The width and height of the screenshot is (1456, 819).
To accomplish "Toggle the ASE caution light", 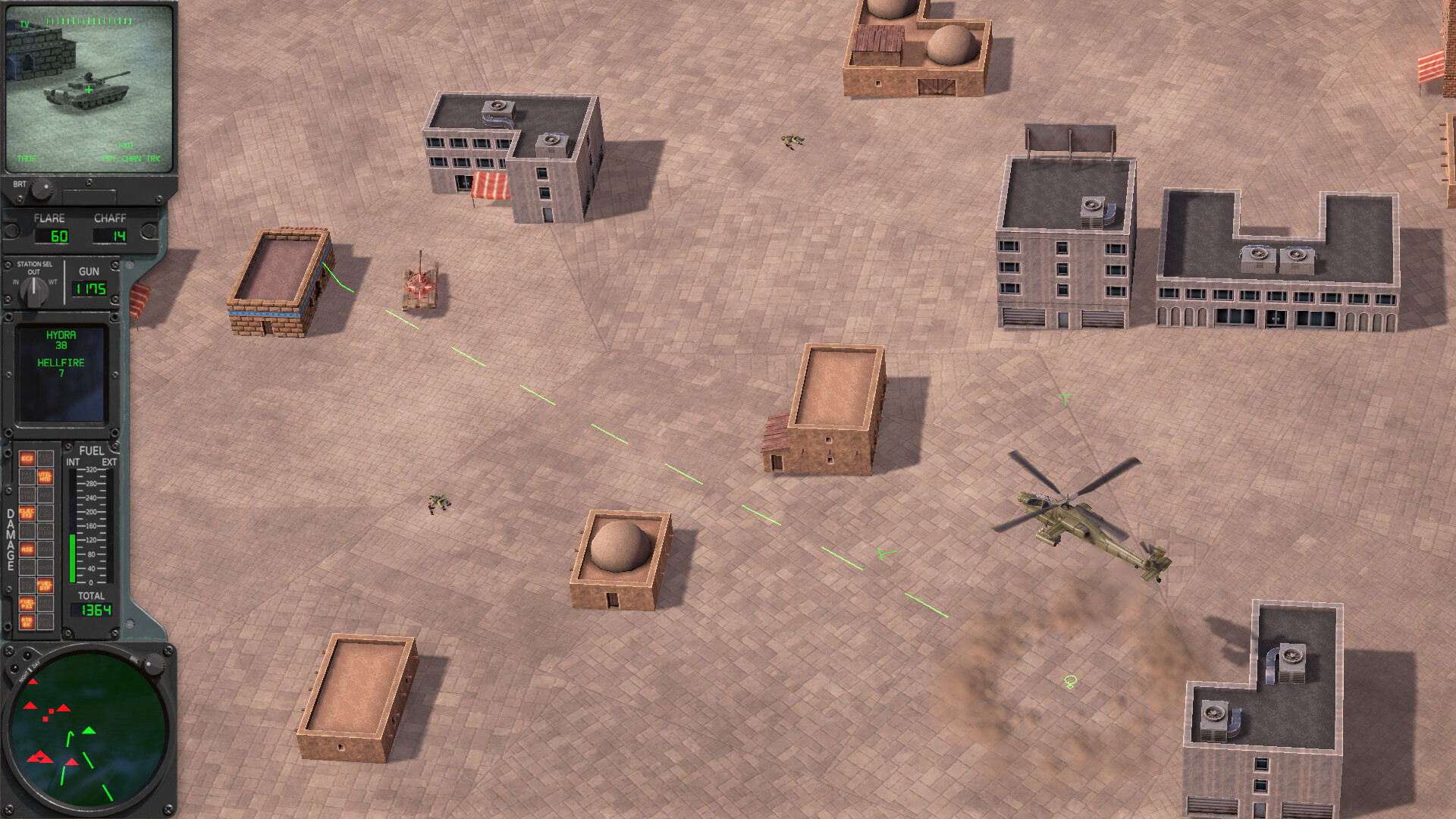I will [27, 549].
